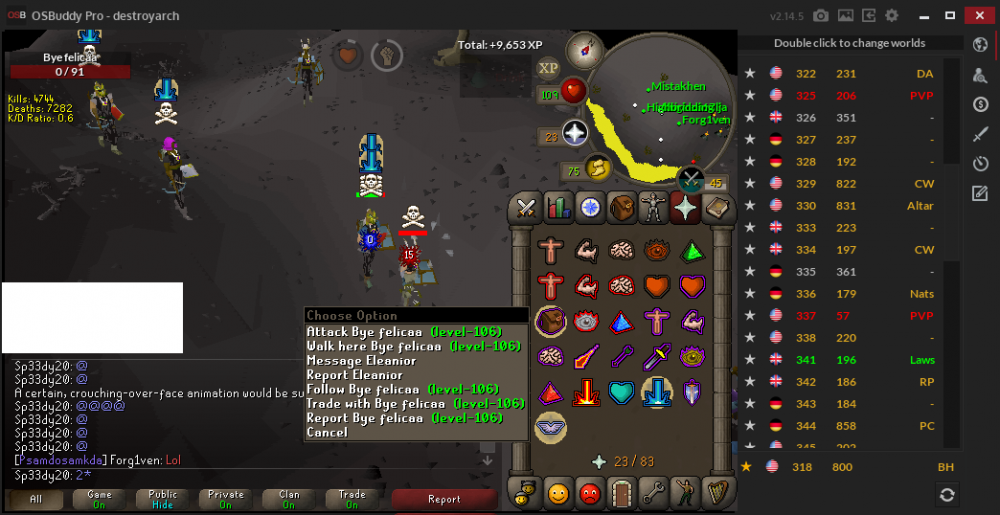Open the wrench settings tab
Viewport: 1000px width, 515px height.
point(653,492)
